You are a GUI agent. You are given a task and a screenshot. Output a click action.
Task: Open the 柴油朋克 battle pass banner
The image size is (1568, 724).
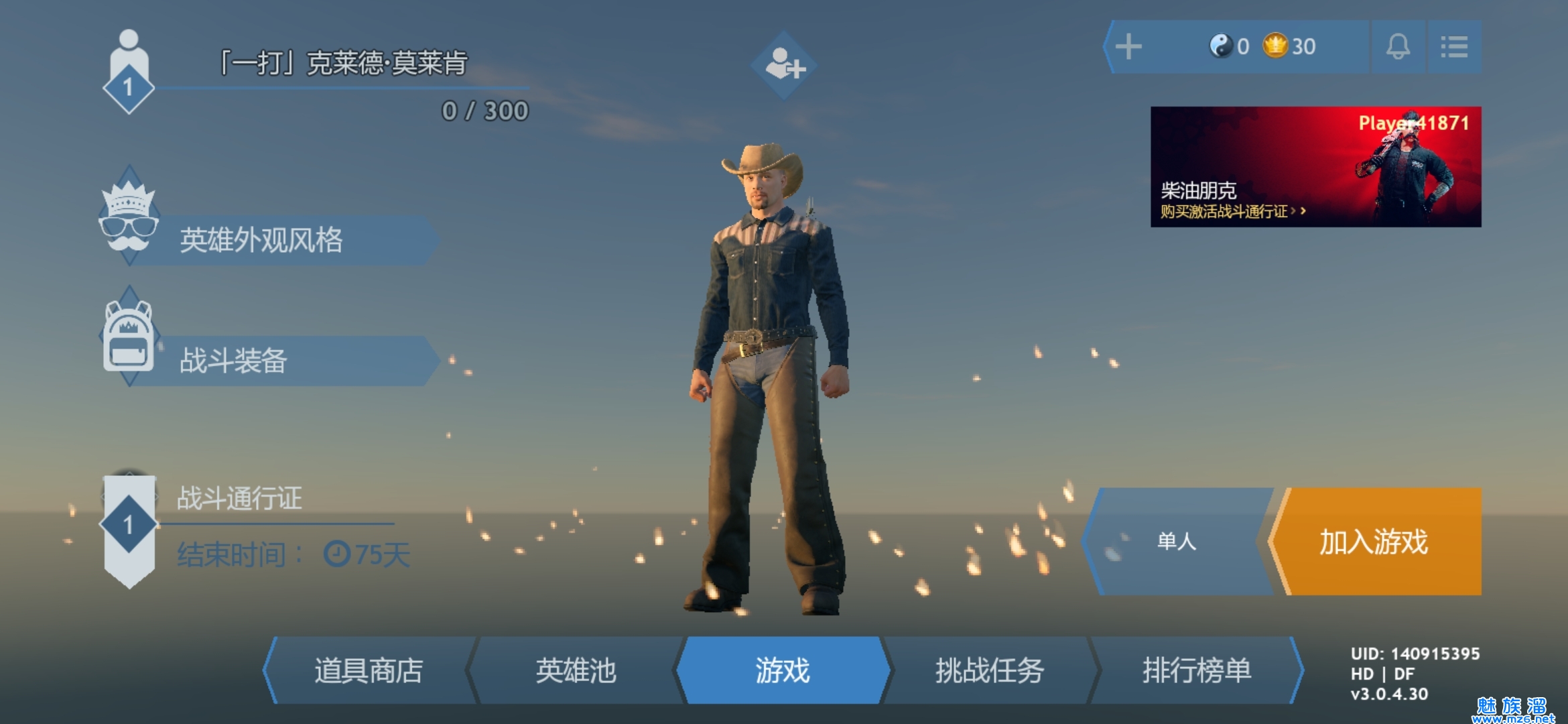1315,166
